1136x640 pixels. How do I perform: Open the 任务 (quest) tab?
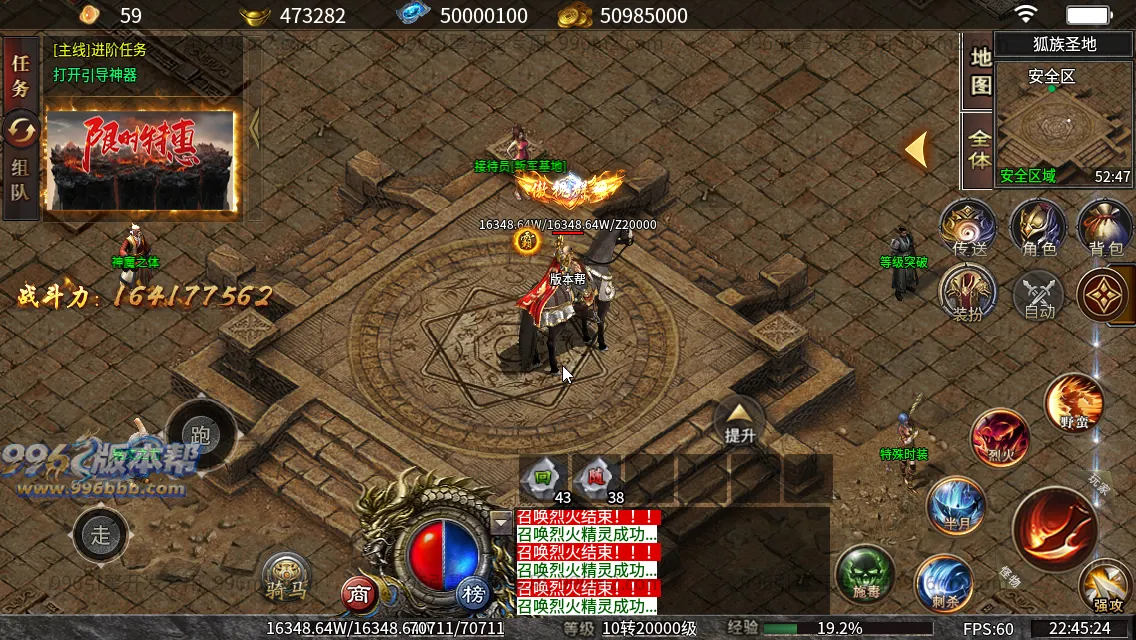[x=20, y=75]
